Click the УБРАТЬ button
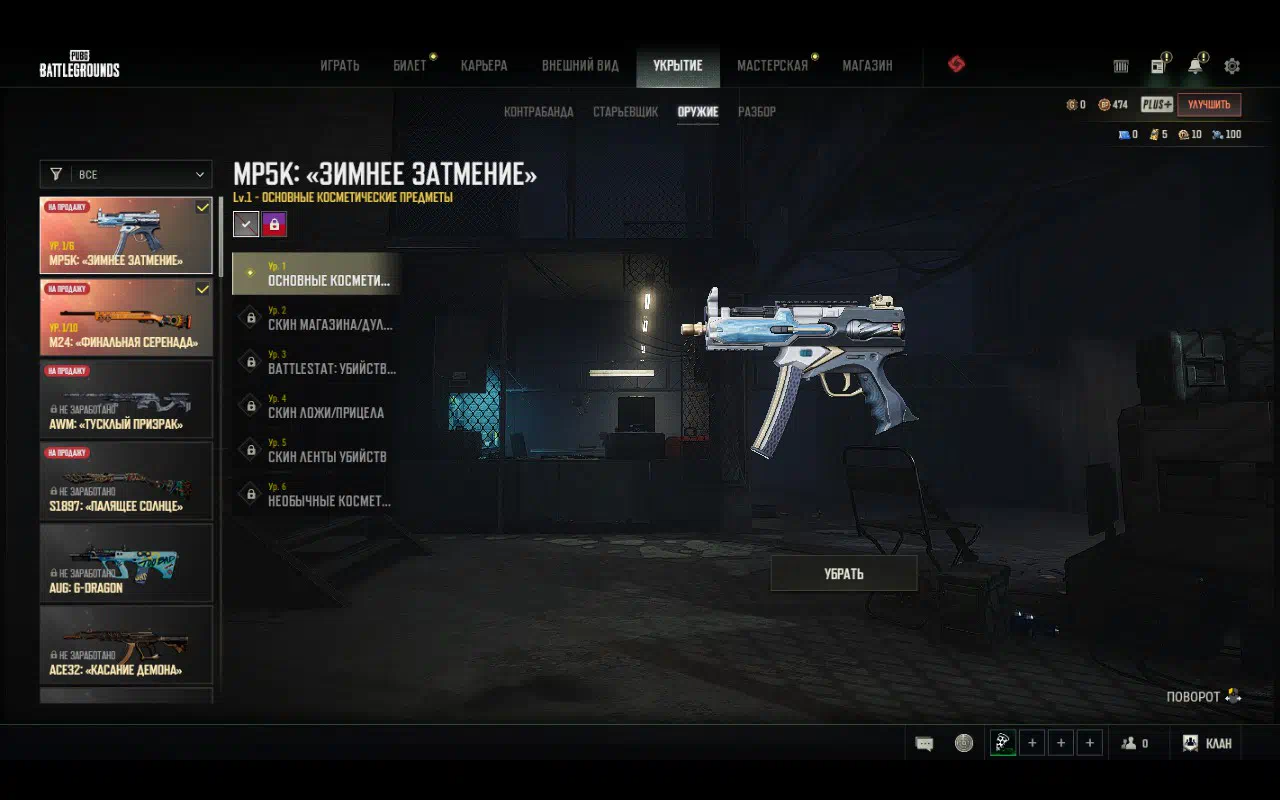The image size is (1280, 800). [x=843, y=574]
